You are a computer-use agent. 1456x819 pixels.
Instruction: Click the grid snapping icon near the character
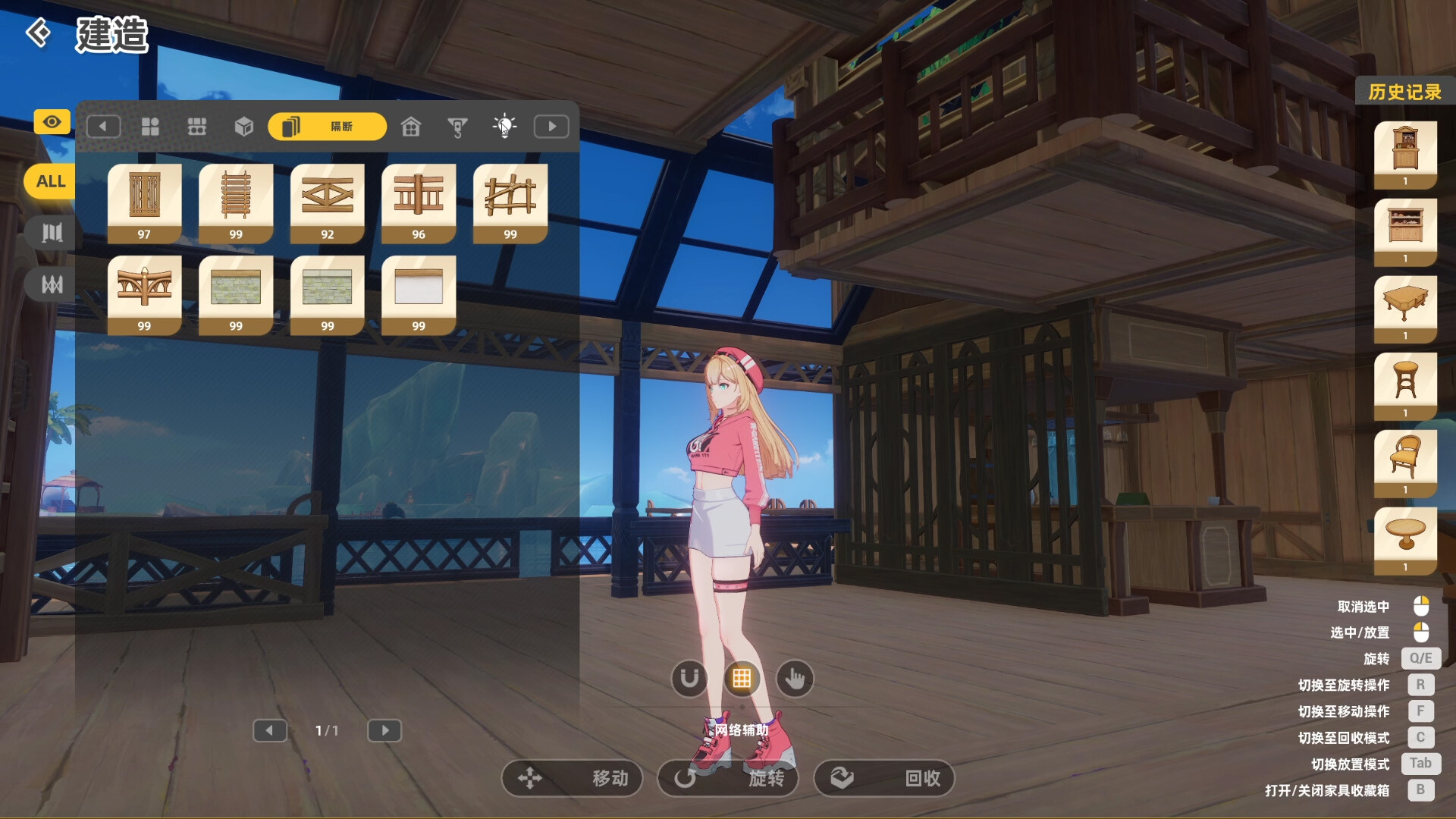(x=742, y=679)
